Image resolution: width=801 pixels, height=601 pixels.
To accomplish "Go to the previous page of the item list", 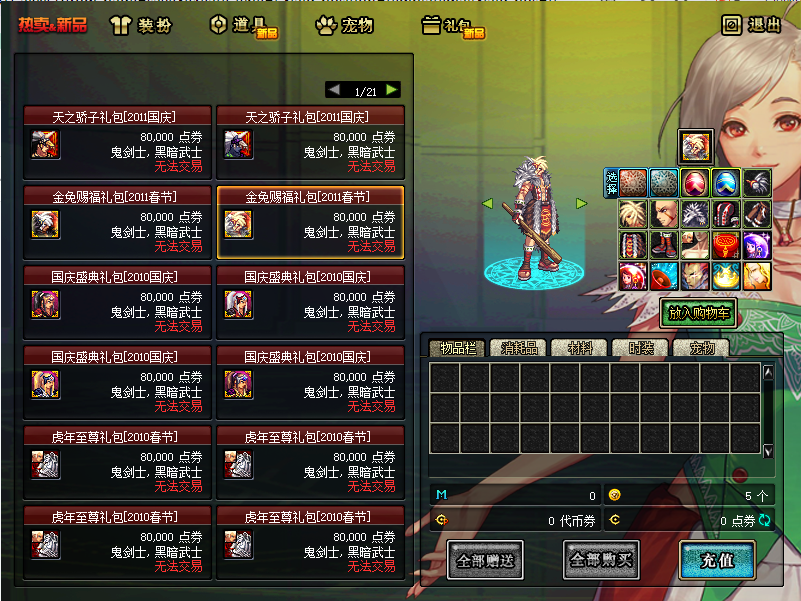I will (334, 89).
